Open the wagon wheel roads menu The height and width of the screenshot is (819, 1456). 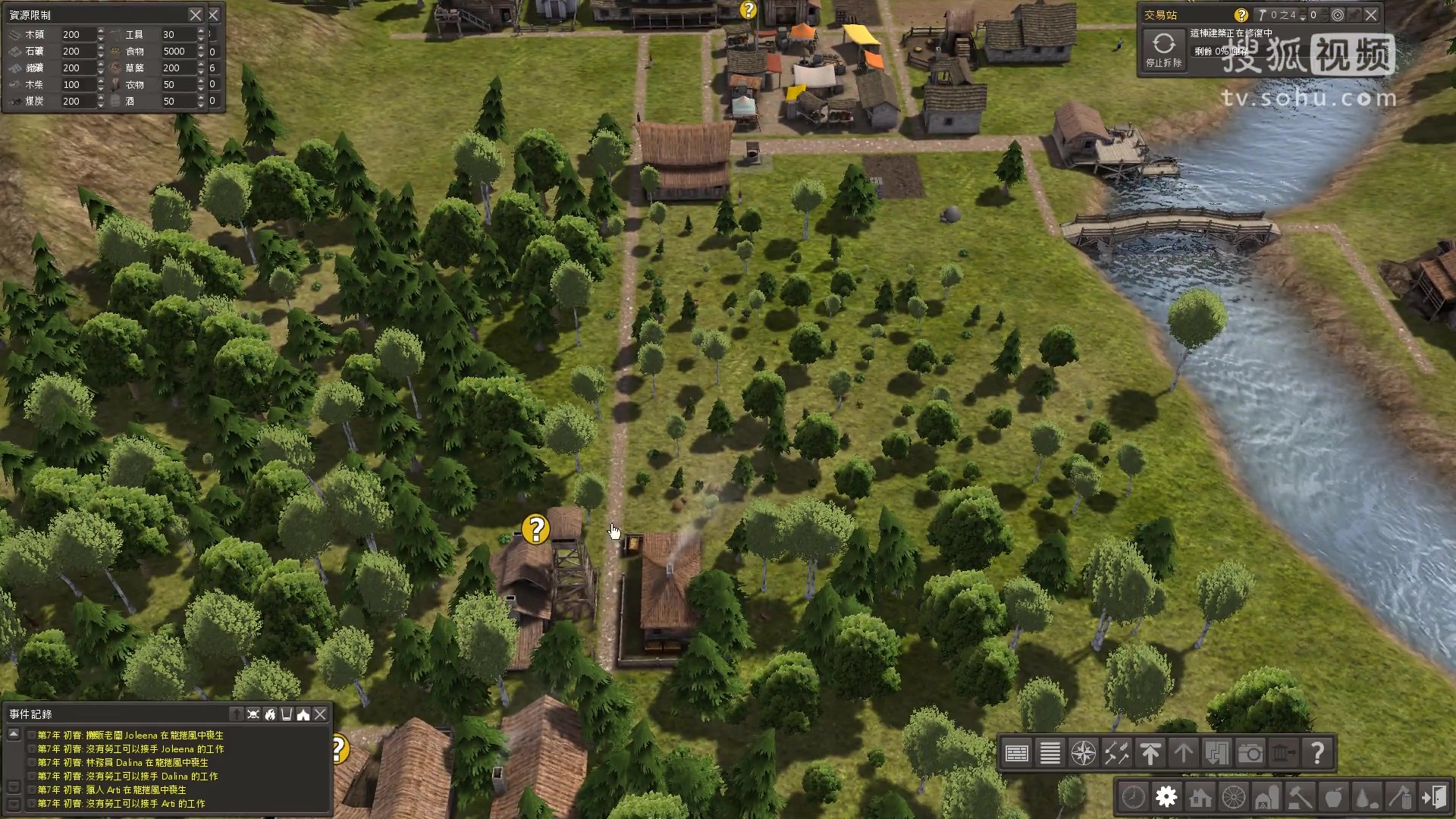pyautogui.click(x=1234, y=797)
